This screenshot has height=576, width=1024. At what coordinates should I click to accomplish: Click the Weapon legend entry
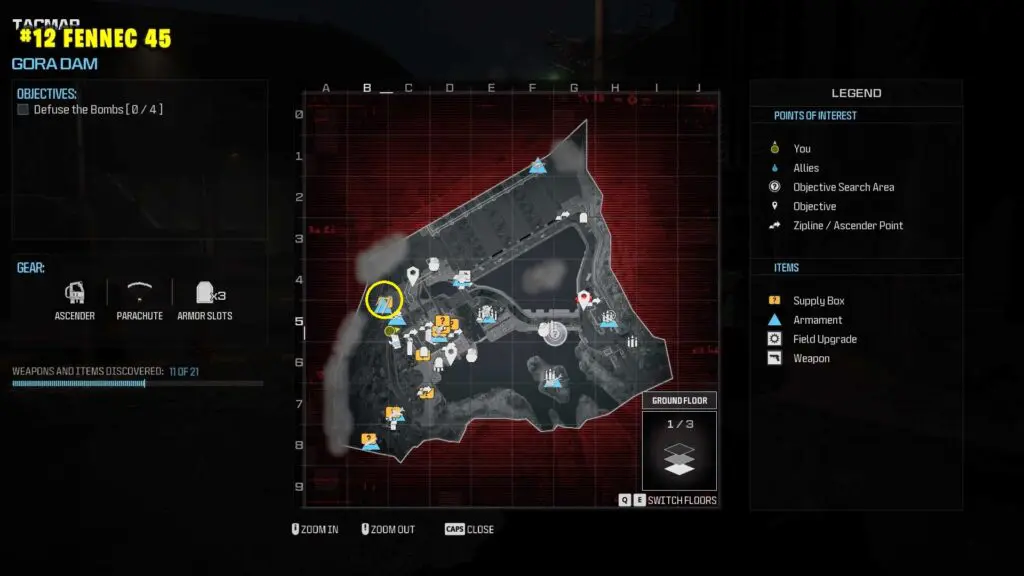811,358
